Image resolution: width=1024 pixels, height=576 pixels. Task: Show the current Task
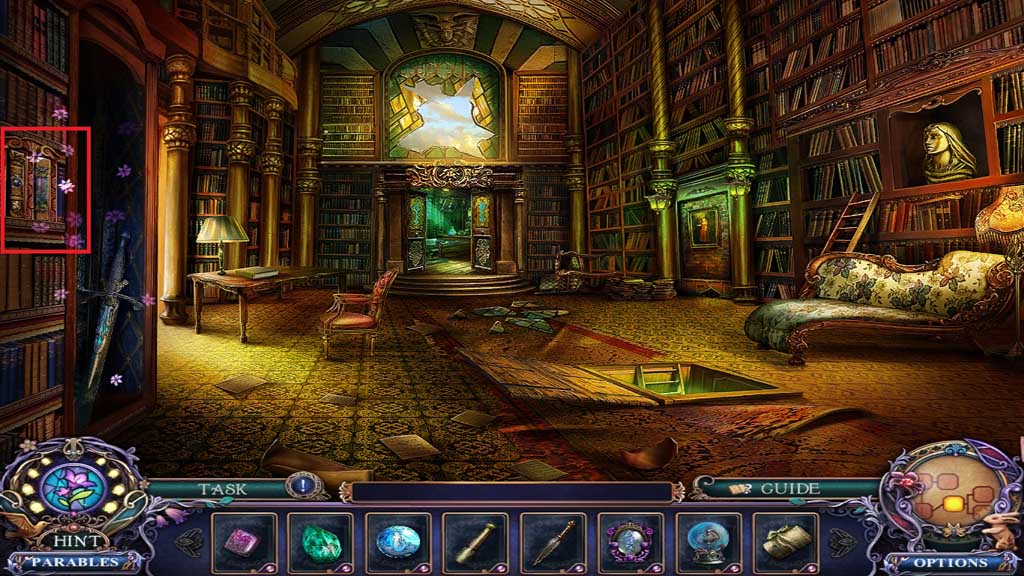point(222,489)
